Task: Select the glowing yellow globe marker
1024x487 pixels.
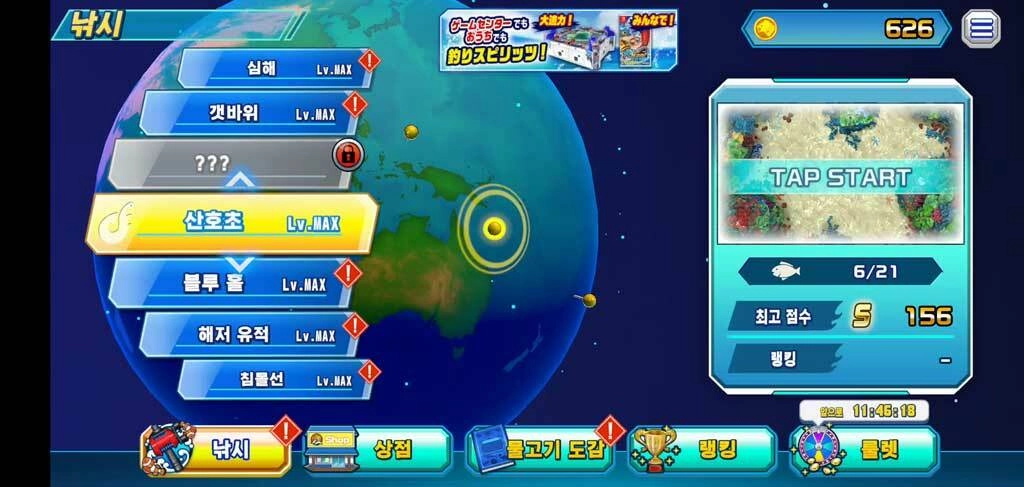Action: pos(493,228)
